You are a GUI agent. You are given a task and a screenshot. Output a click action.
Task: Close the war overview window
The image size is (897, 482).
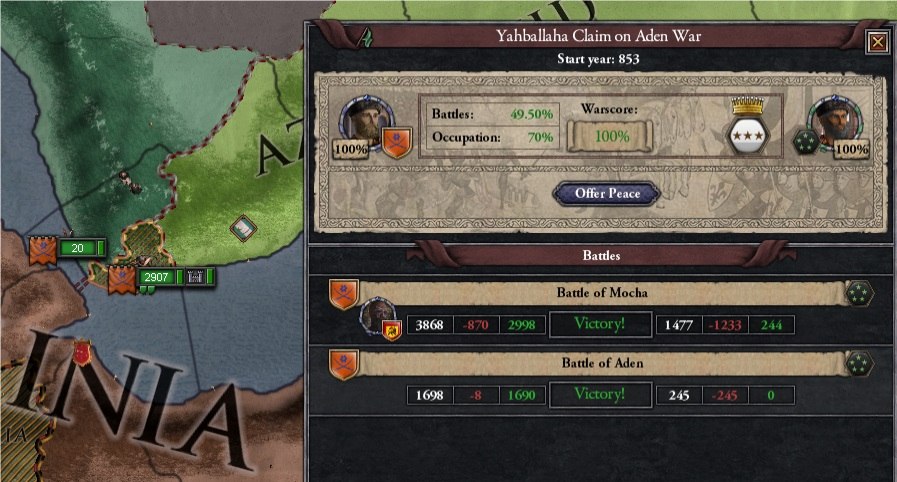pyautogui.click(x=876, y=42)
